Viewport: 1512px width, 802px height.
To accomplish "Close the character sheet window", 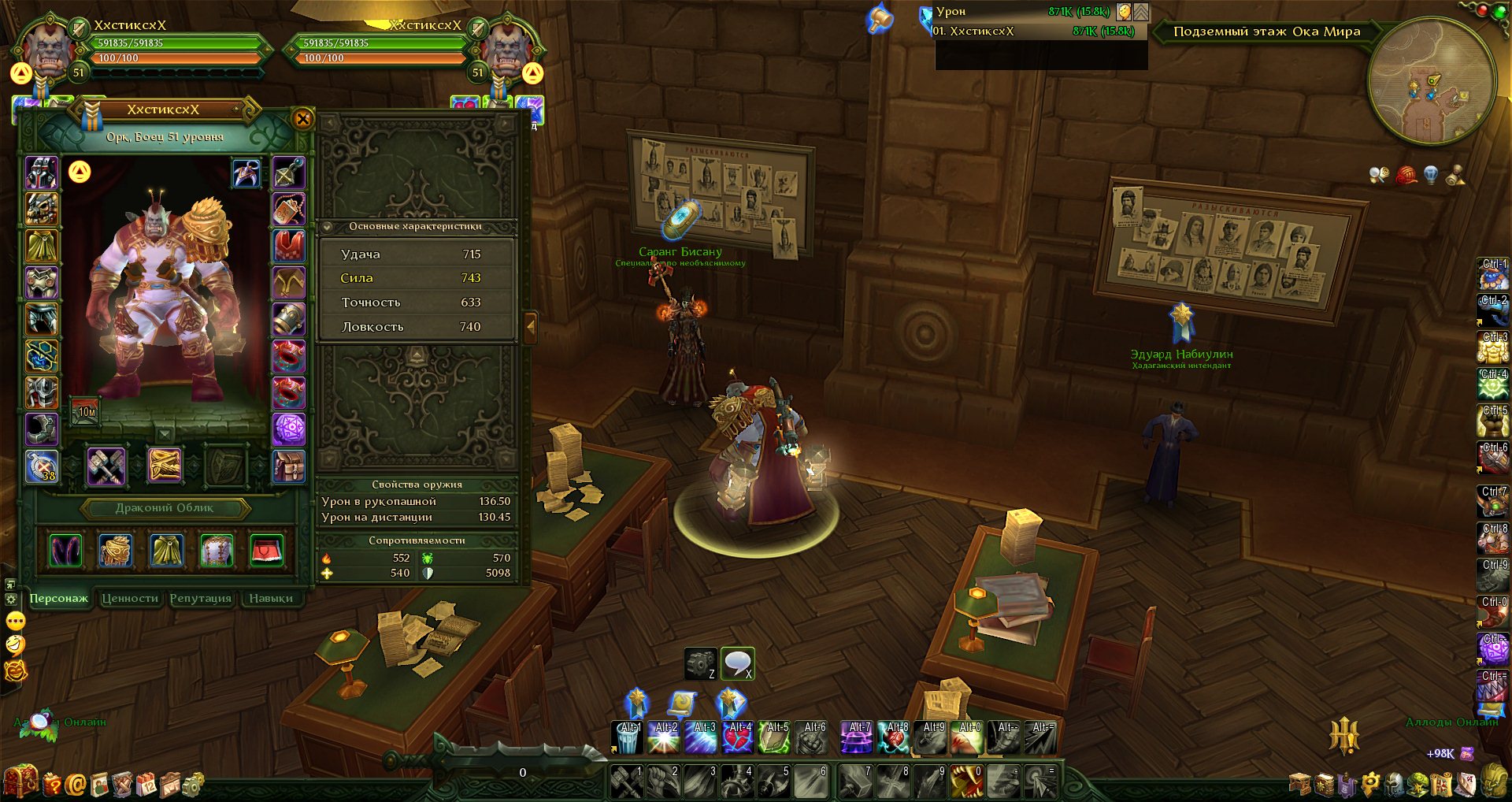I will (302, 119).
